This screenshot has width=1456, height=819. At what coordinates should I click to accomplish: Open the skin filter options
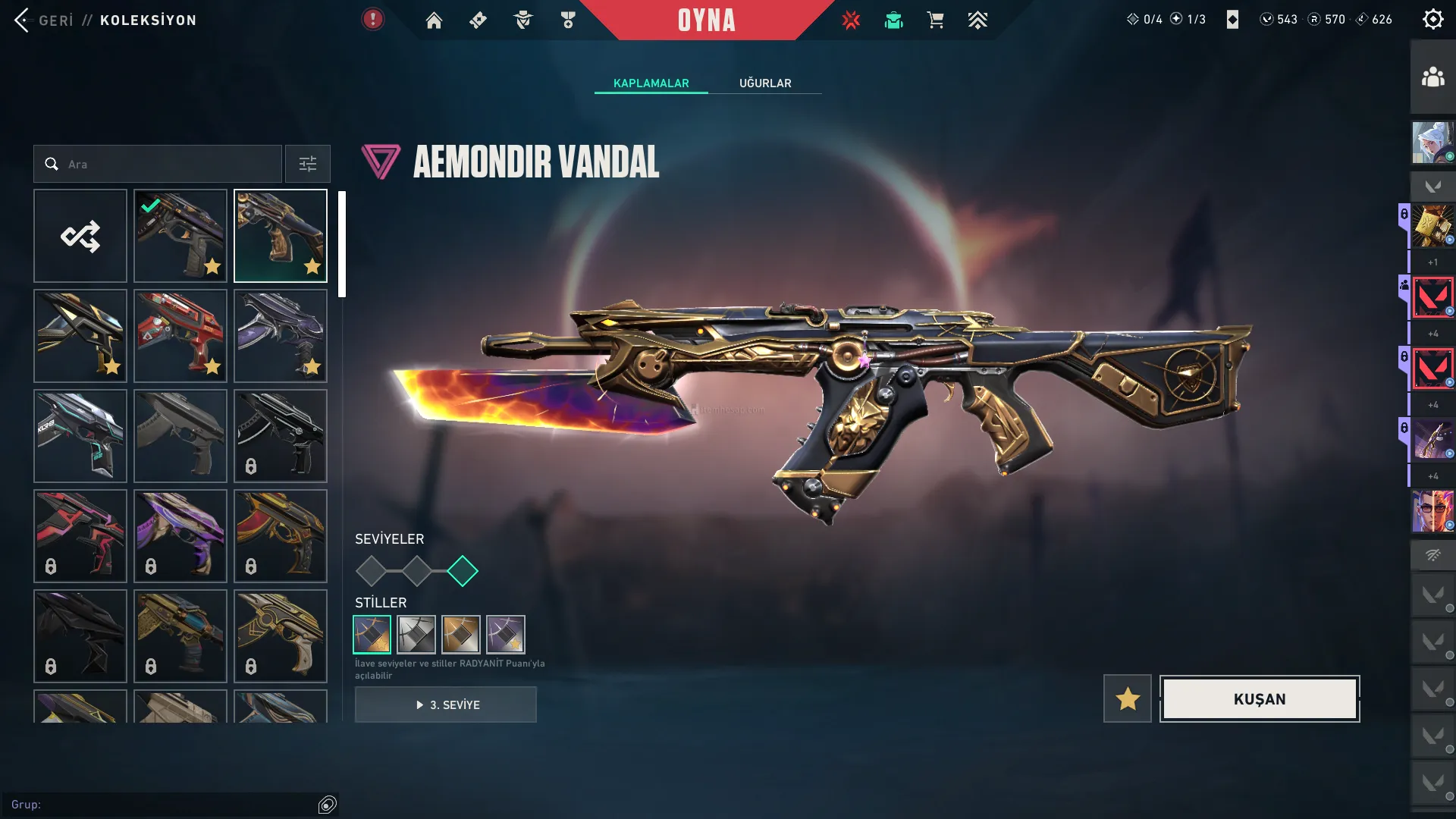pos(307,164)
